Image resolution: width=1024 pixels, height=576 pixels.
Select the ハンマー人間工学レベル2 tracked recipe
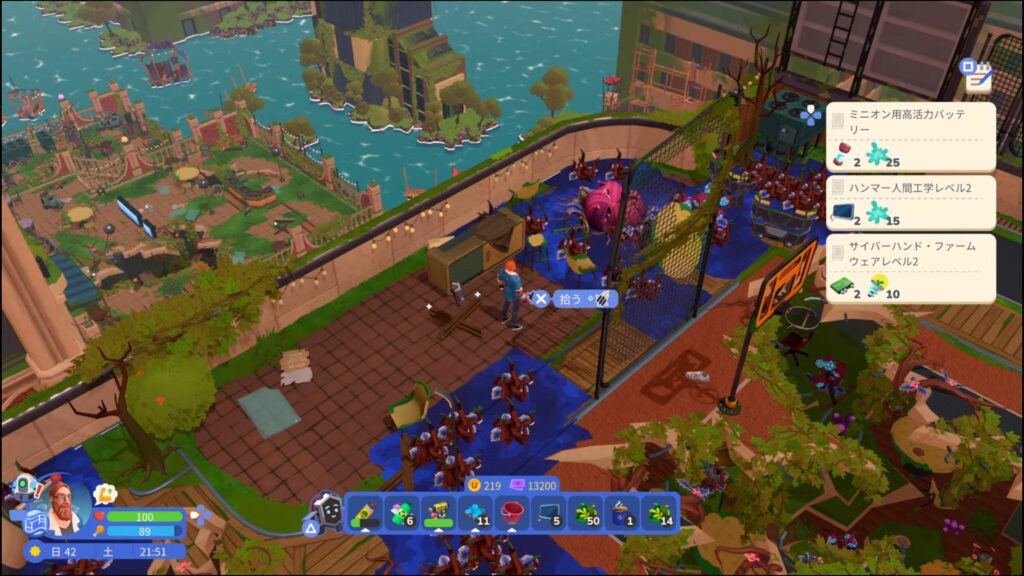(x=910, y=203)
